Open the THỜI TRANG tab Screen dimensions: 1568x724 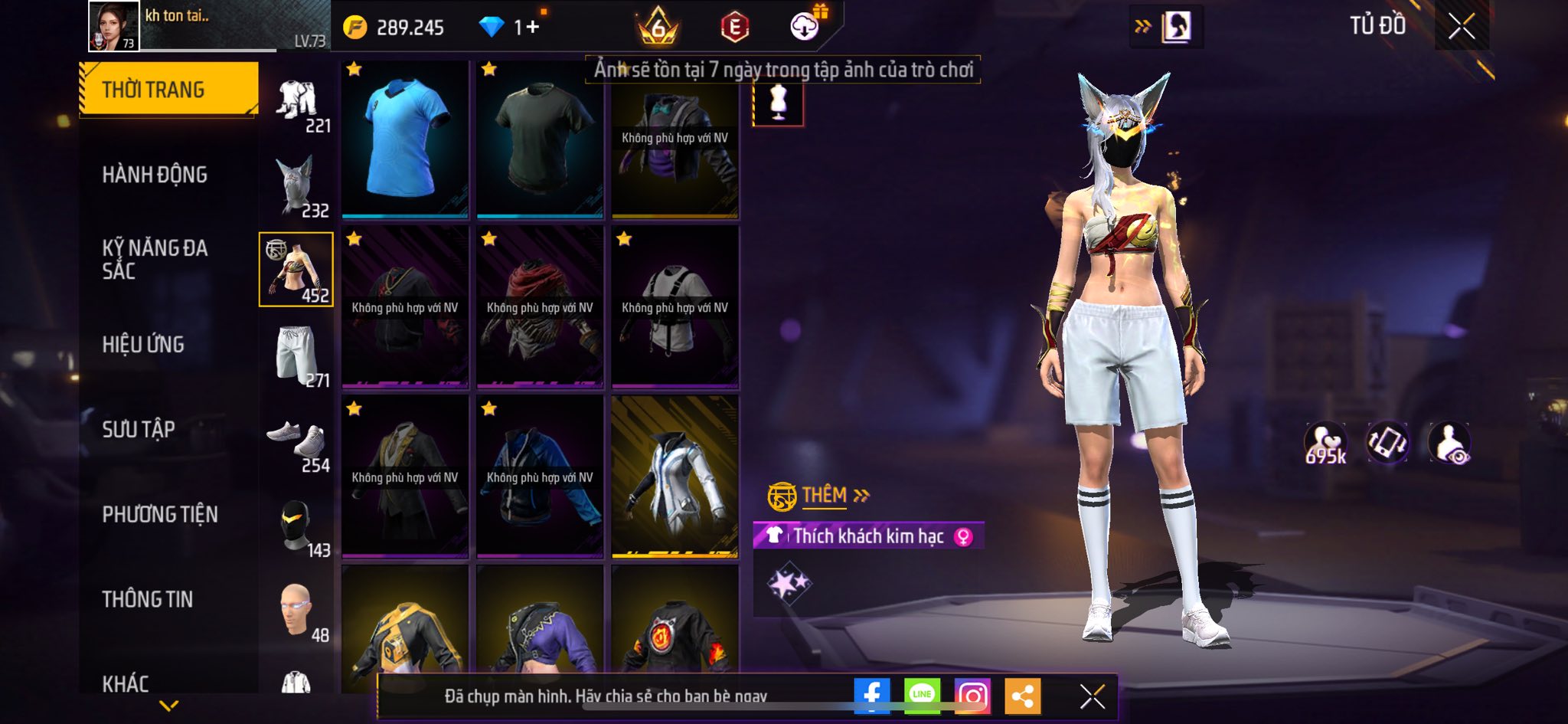[x=168, y=90]
